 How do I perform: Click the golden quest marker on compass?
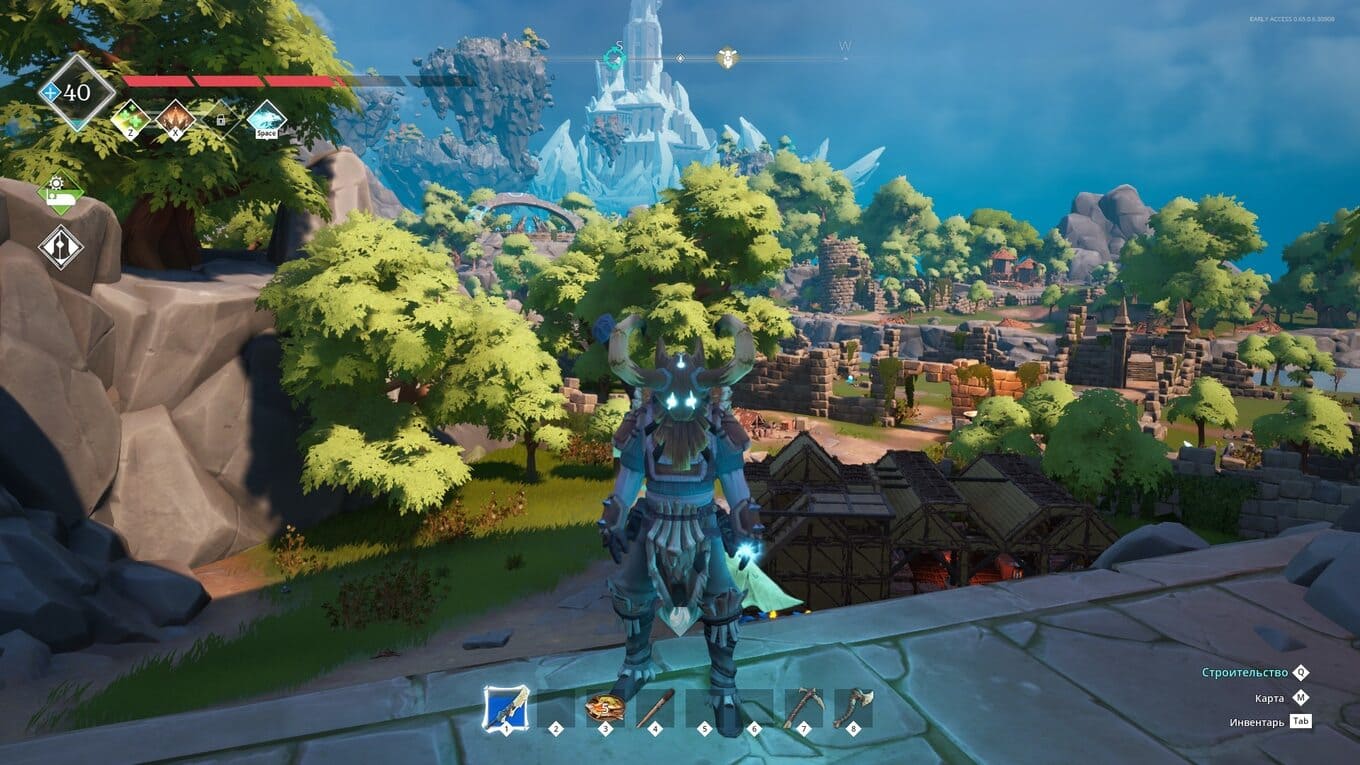tap(727, 59)
